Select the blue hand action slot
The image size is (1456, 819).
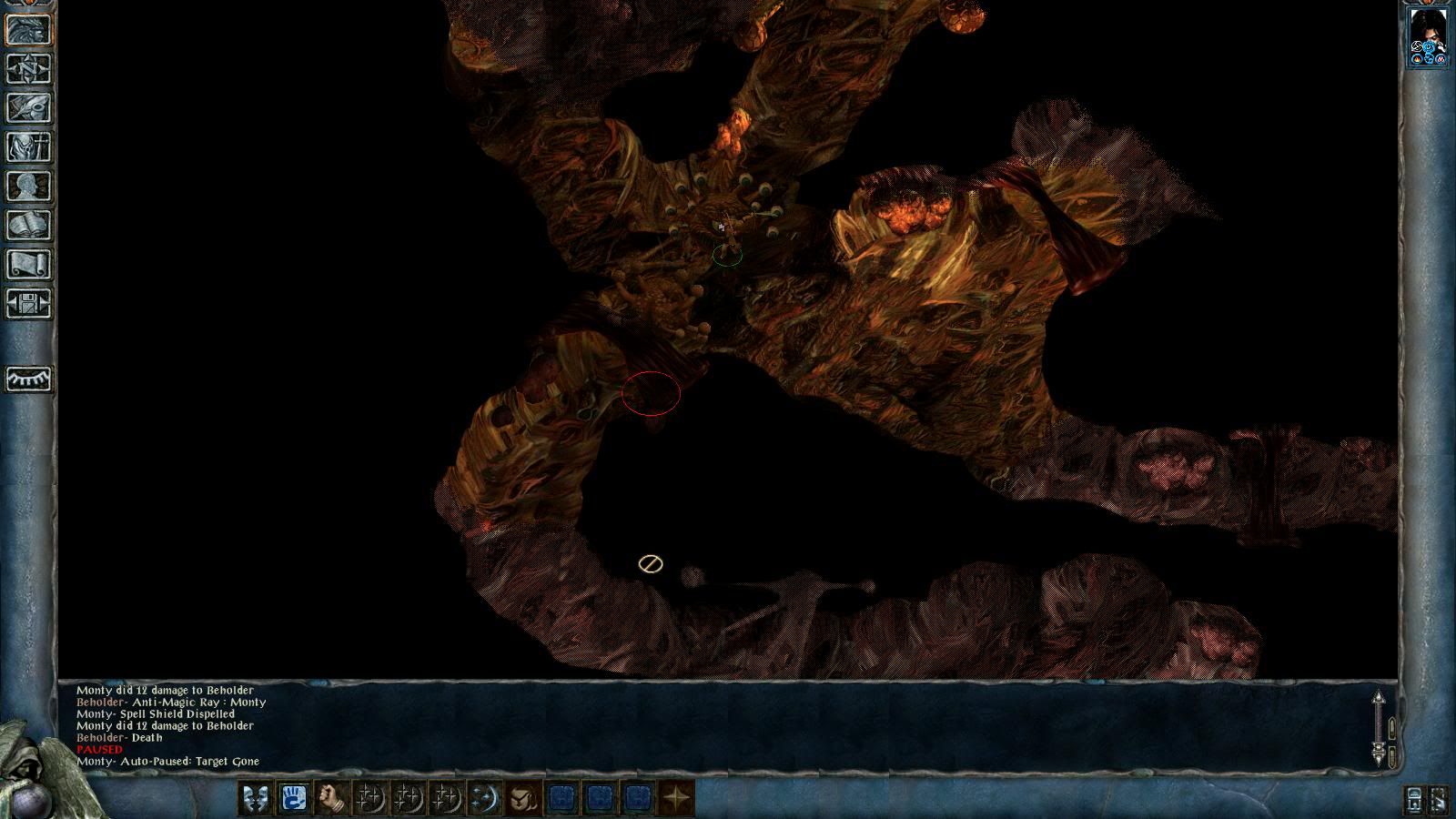pyautogui.click(x=293, y=799)
